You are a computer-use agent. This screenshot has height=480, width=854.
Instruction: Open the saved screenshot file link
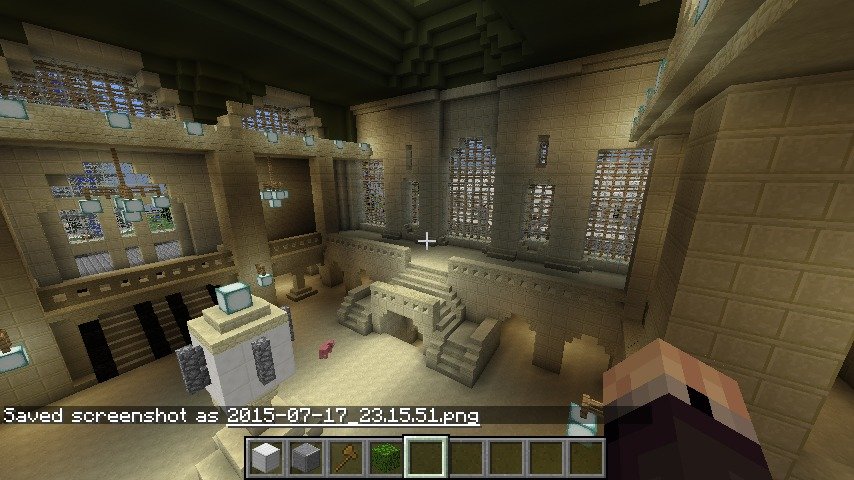pos(353,415)
